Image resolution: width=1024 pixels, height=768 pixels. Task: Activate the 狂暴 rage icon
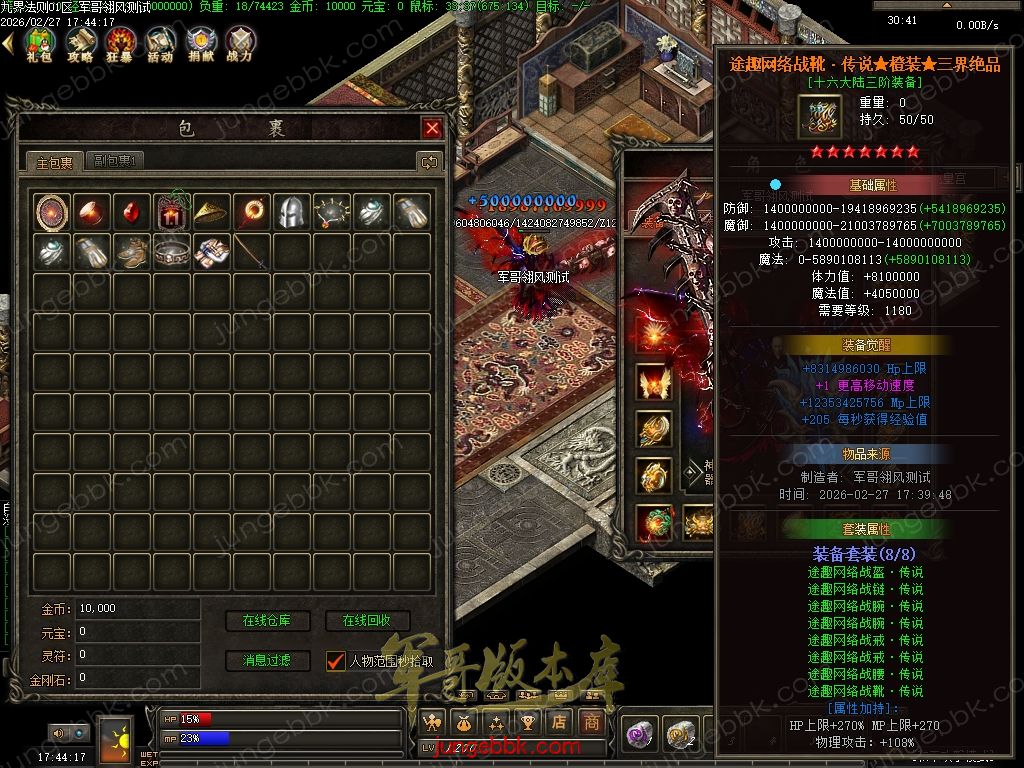pos(120,42)
